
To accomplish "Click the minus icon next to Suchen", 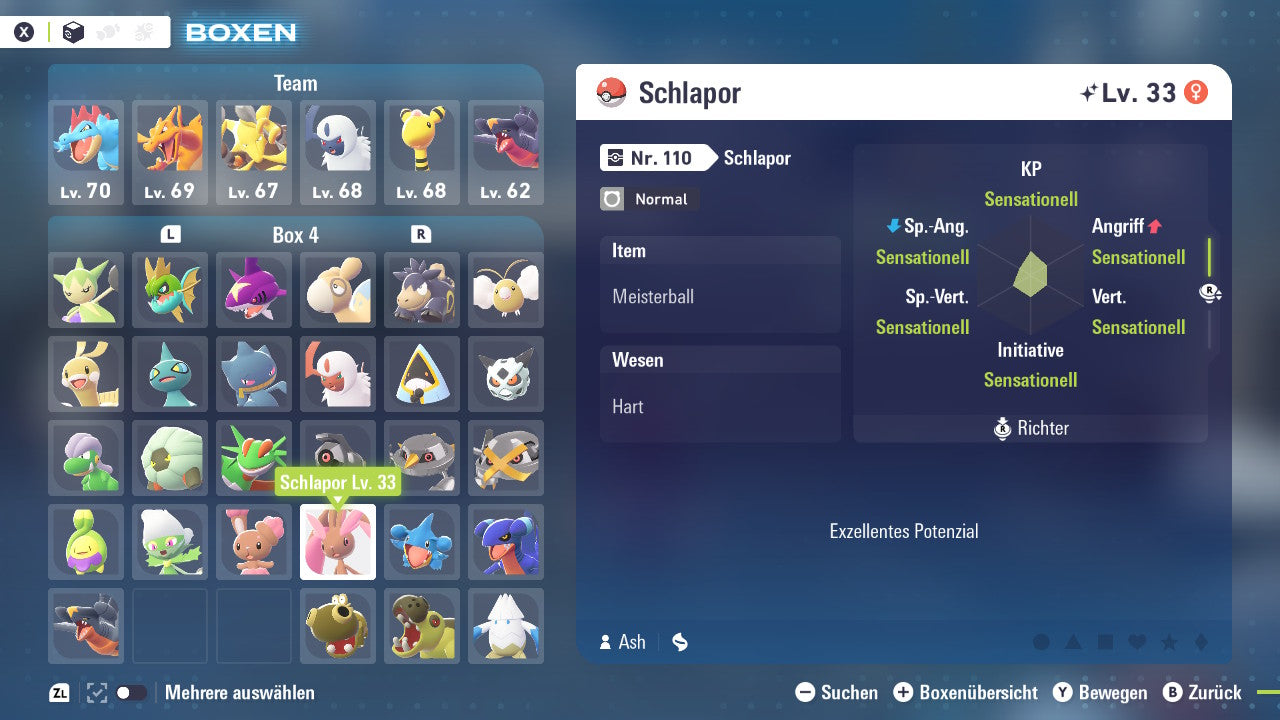I will tap(806, 692).
